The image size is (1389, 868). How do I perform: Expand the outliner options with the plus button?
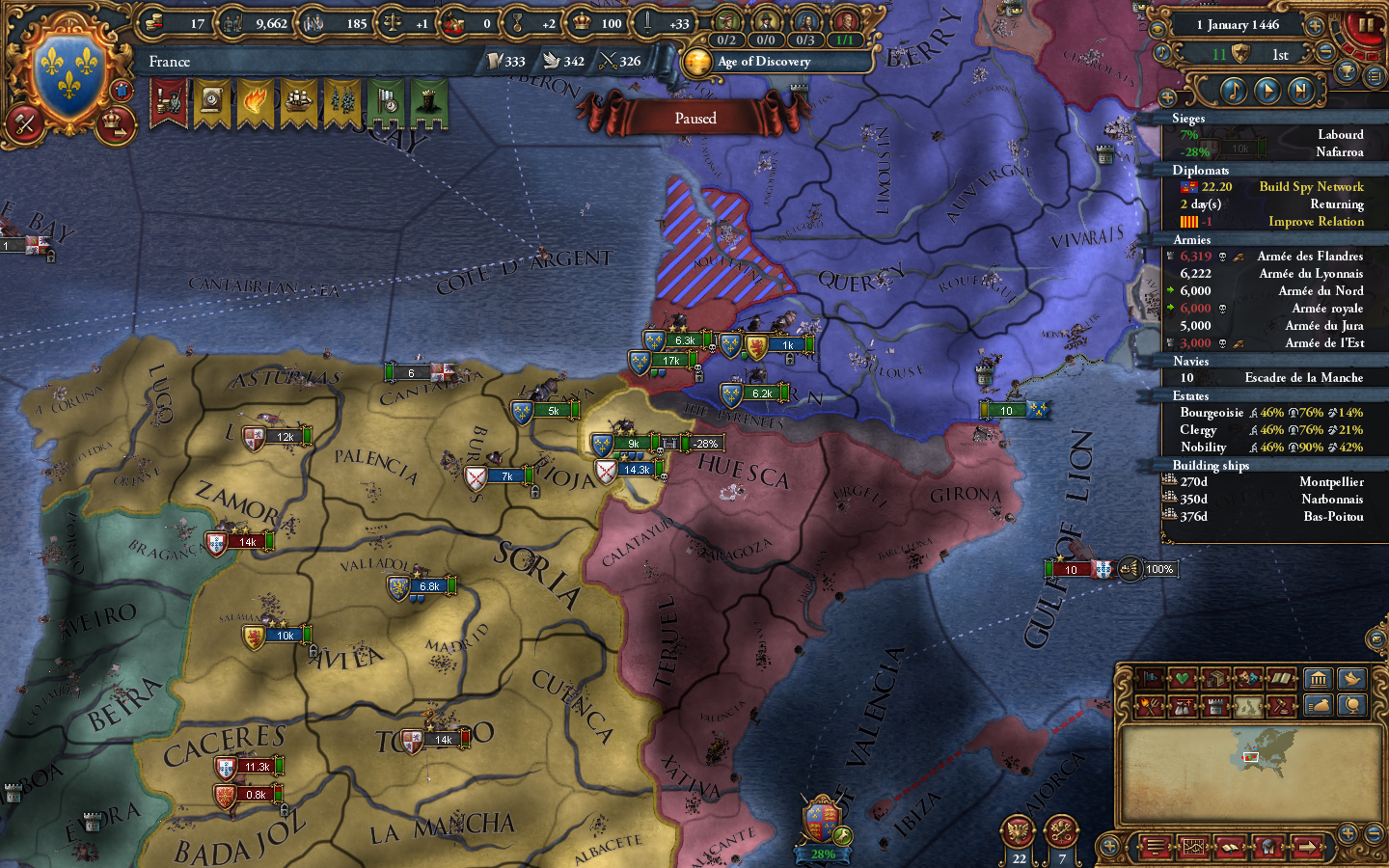click(1170, 95)
